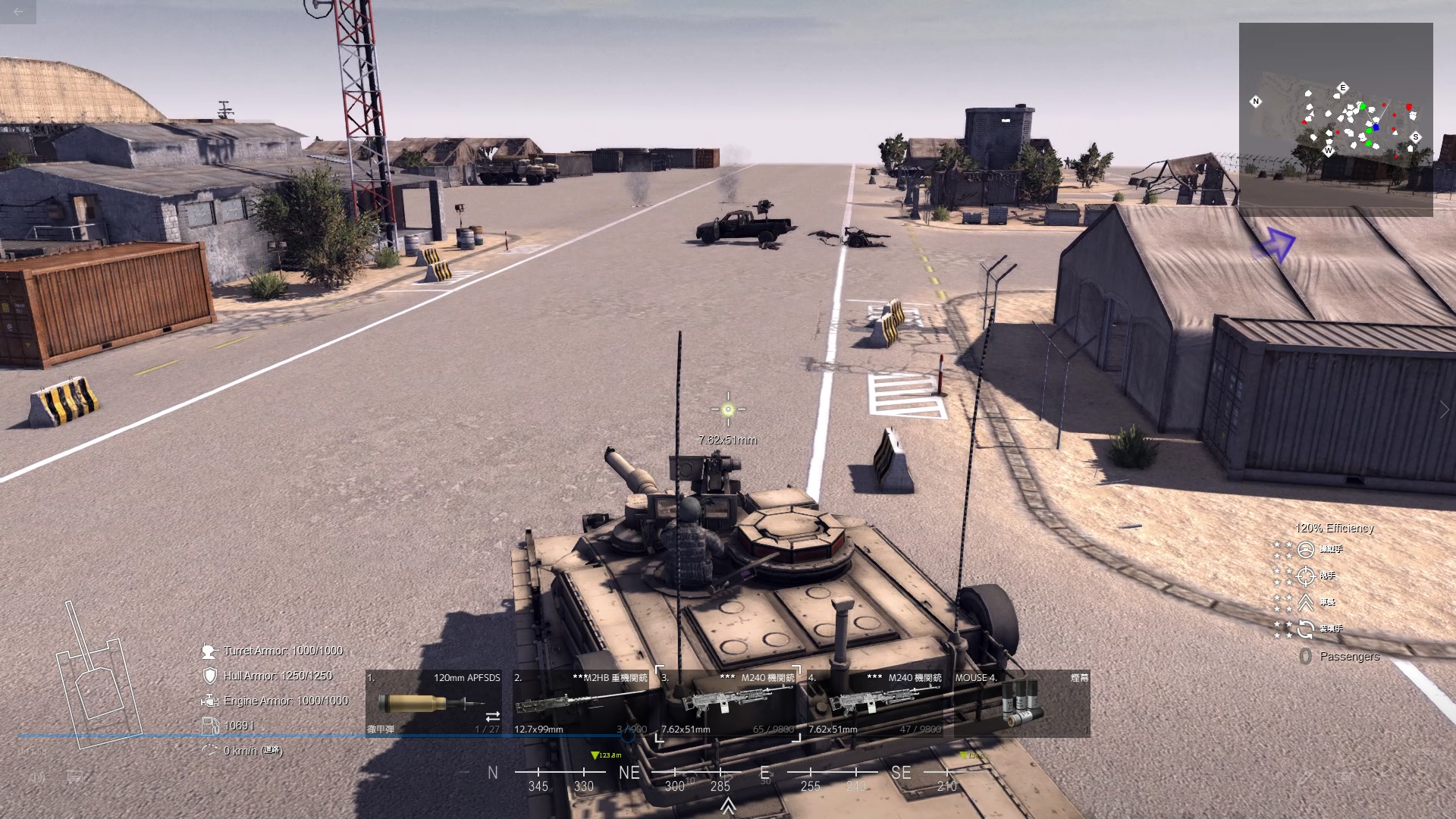The width and height of the screenshot is (1456, 819).
Task: Select the driver steering wheel crew icon
Action: [x=1305, y=549]
